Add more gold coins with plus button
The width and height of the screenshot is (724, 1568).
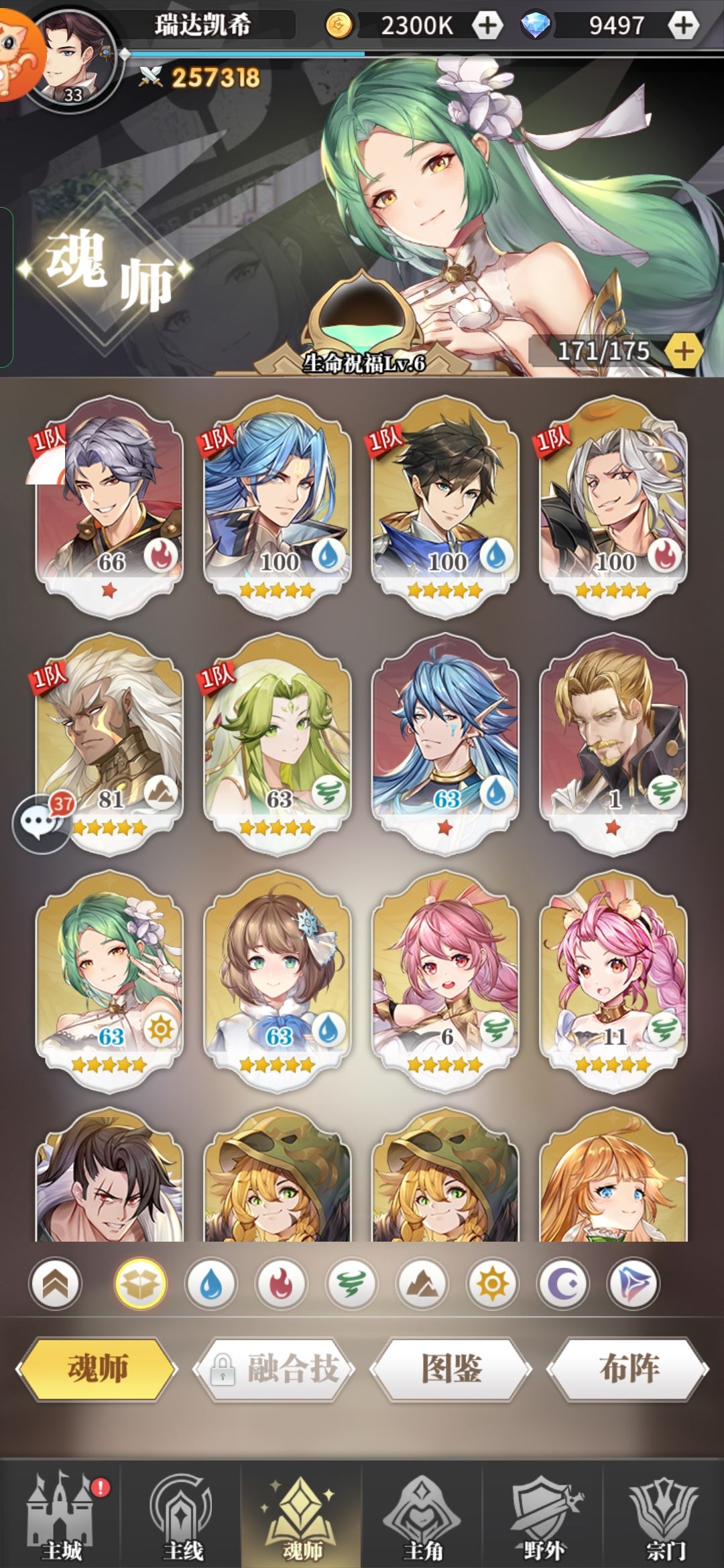point(487,25)
